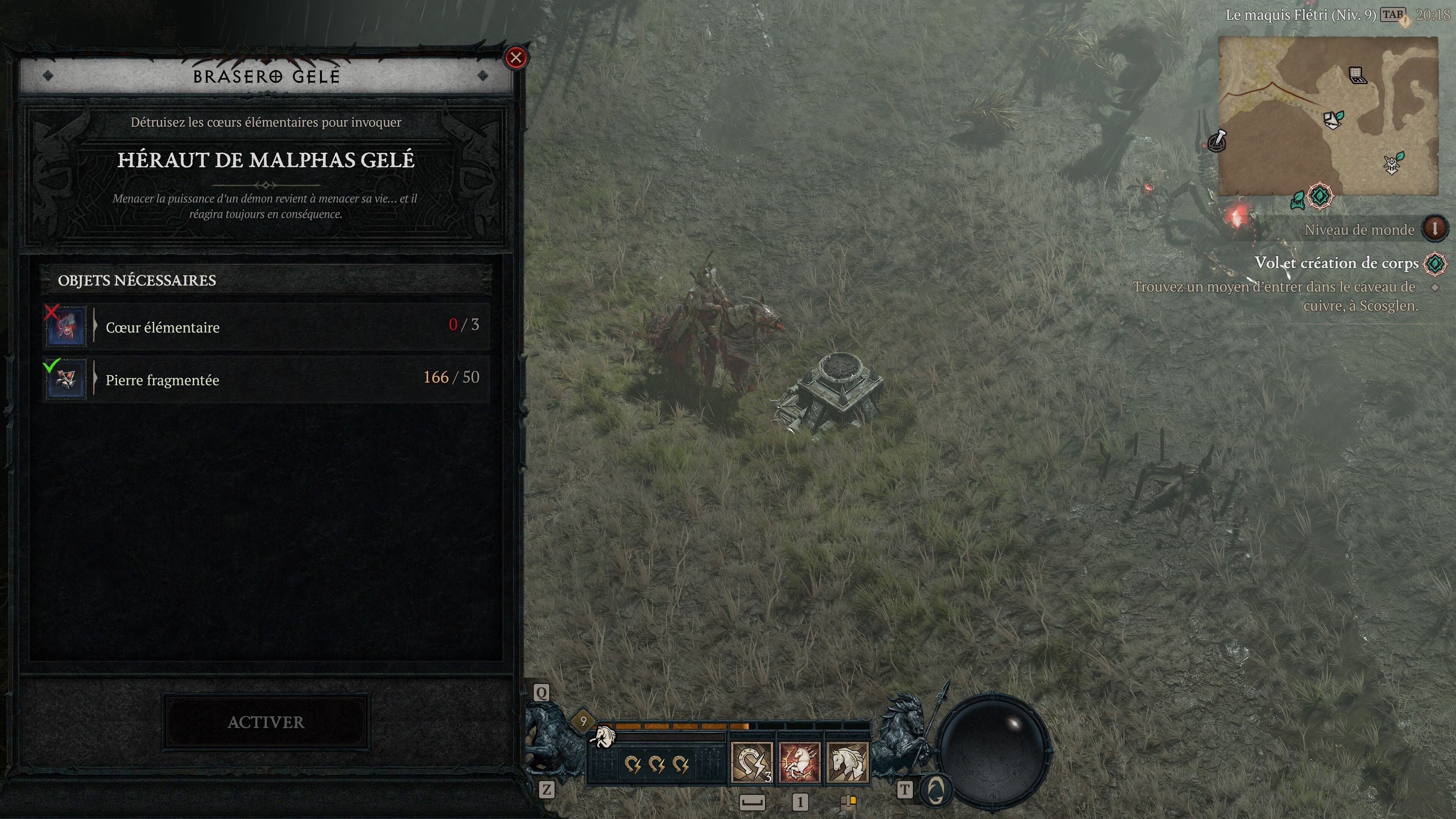The height and width of the screenshot is (819, 1456).
Task: Click the Activer button
Action: [266, 722]
